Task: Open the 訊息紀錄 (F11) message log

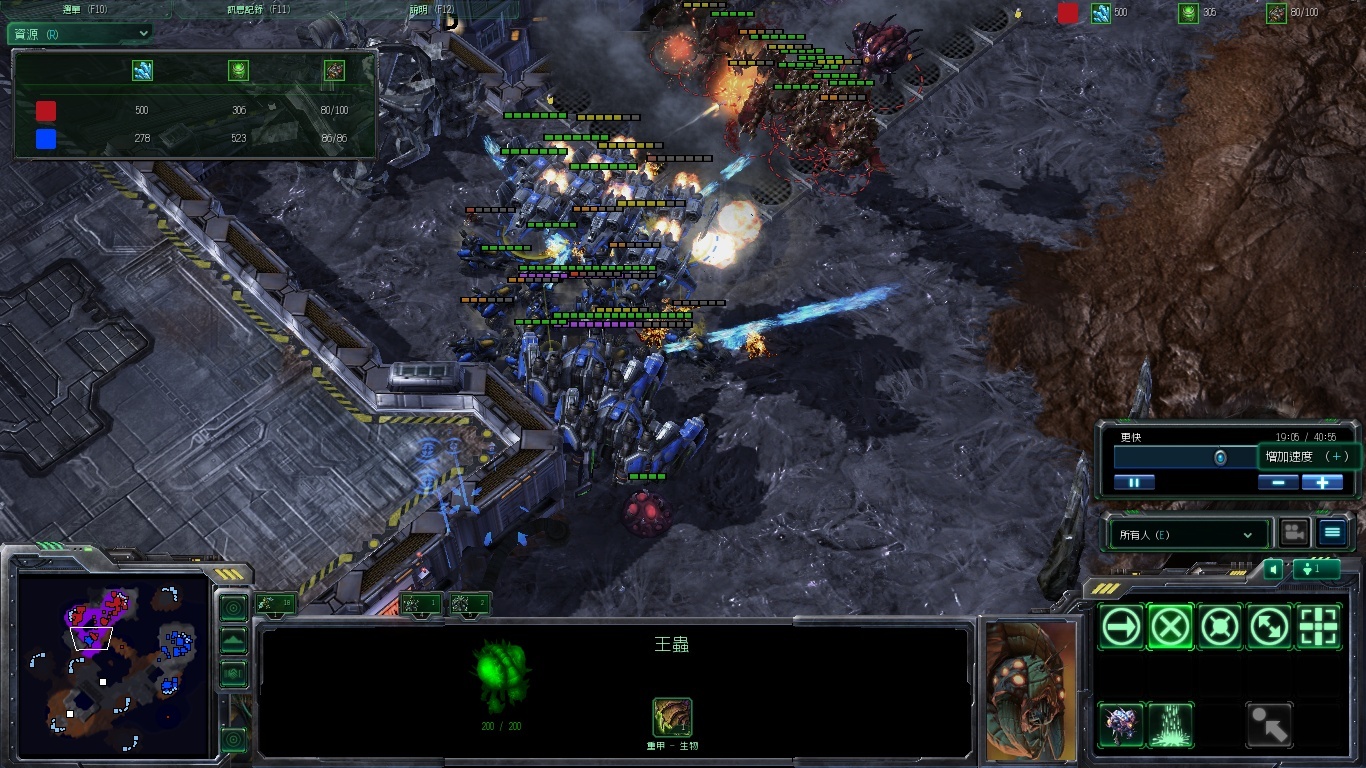Action: tap(258, 9)
